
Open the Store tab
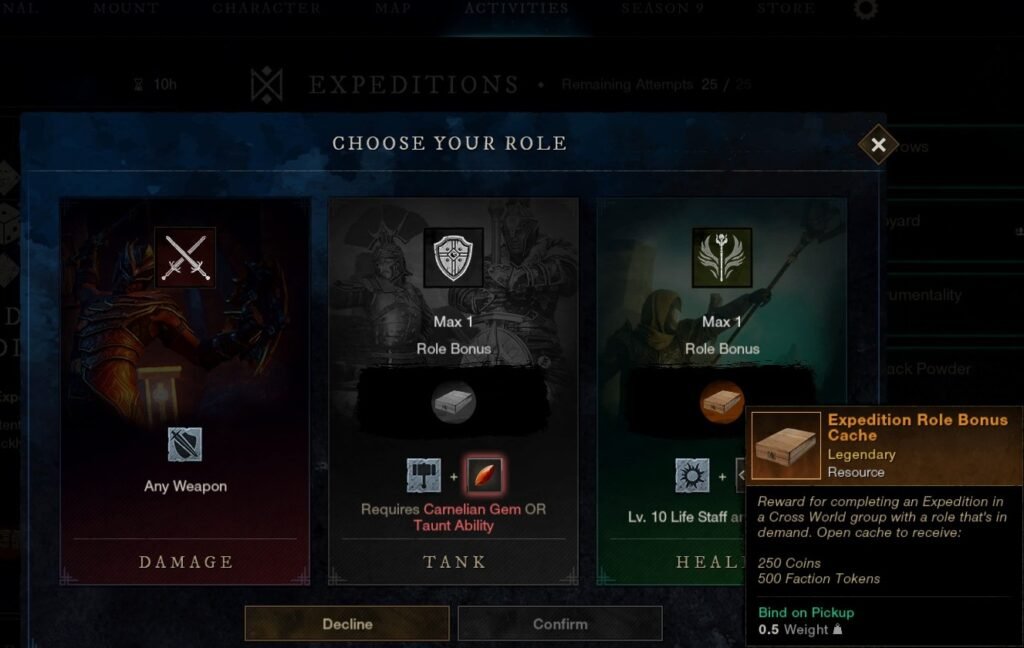coord(786,9)
